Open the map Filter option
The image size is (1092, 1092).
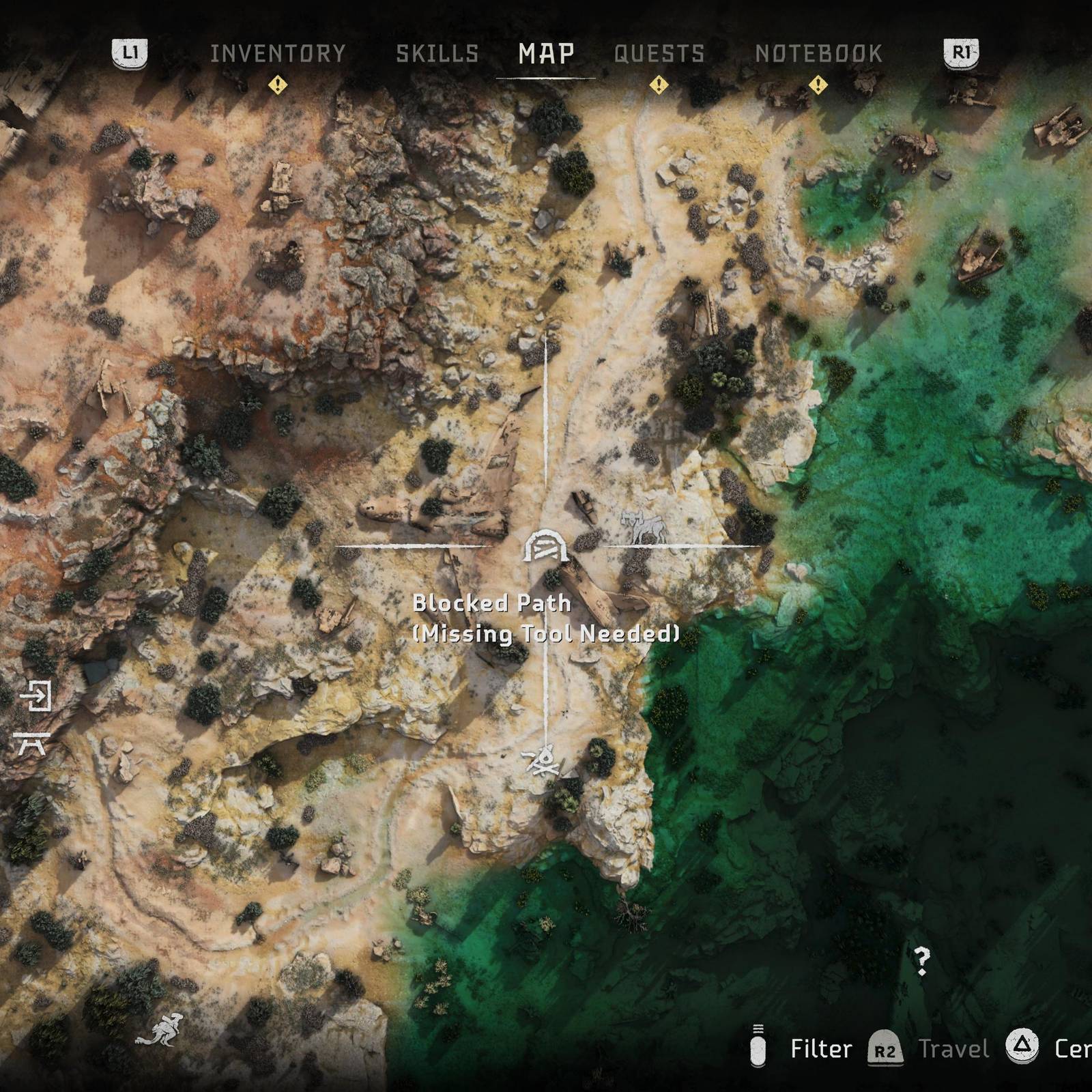point(820,1049)
